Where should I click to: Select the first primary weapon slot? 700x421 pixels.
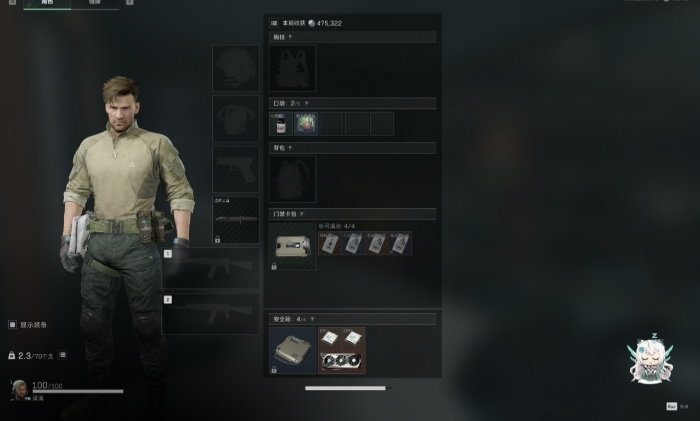(210, 269)
